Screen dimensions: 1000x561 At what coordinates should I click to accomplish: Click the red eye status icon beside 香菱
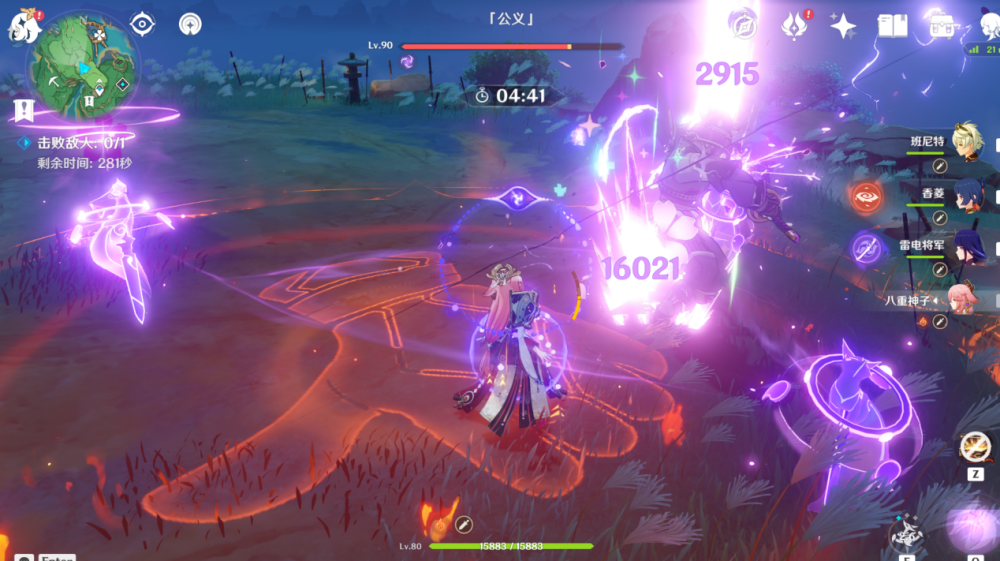(x=865, y=195)
